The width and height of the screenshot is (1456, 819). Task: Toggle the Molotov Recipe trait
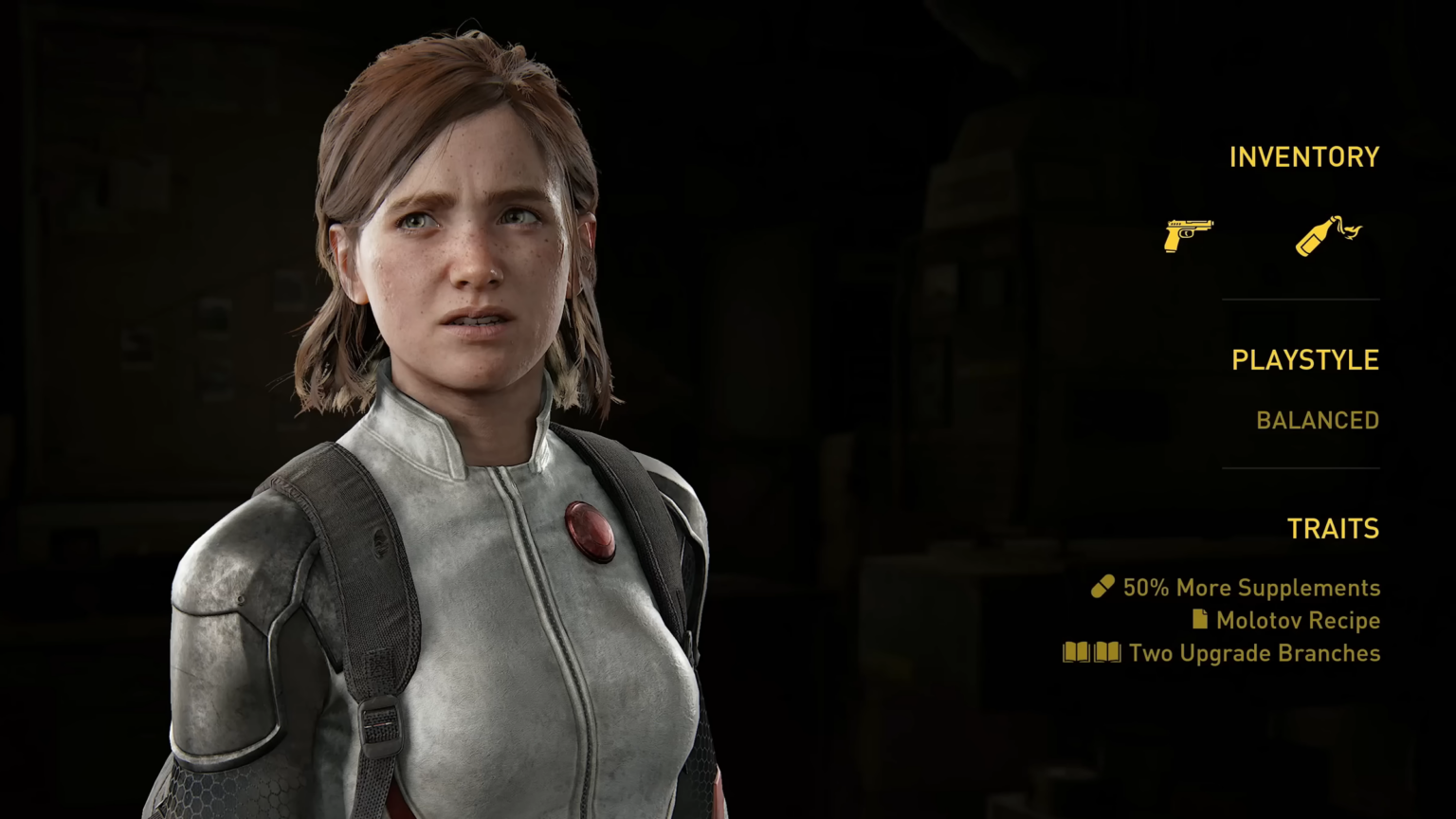[x=1298, y=620]
